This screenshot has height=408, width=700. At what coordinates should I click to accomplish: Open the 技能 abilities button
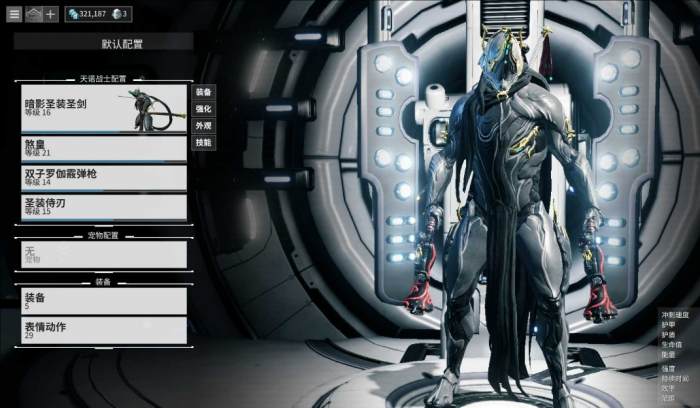[203, 143]
